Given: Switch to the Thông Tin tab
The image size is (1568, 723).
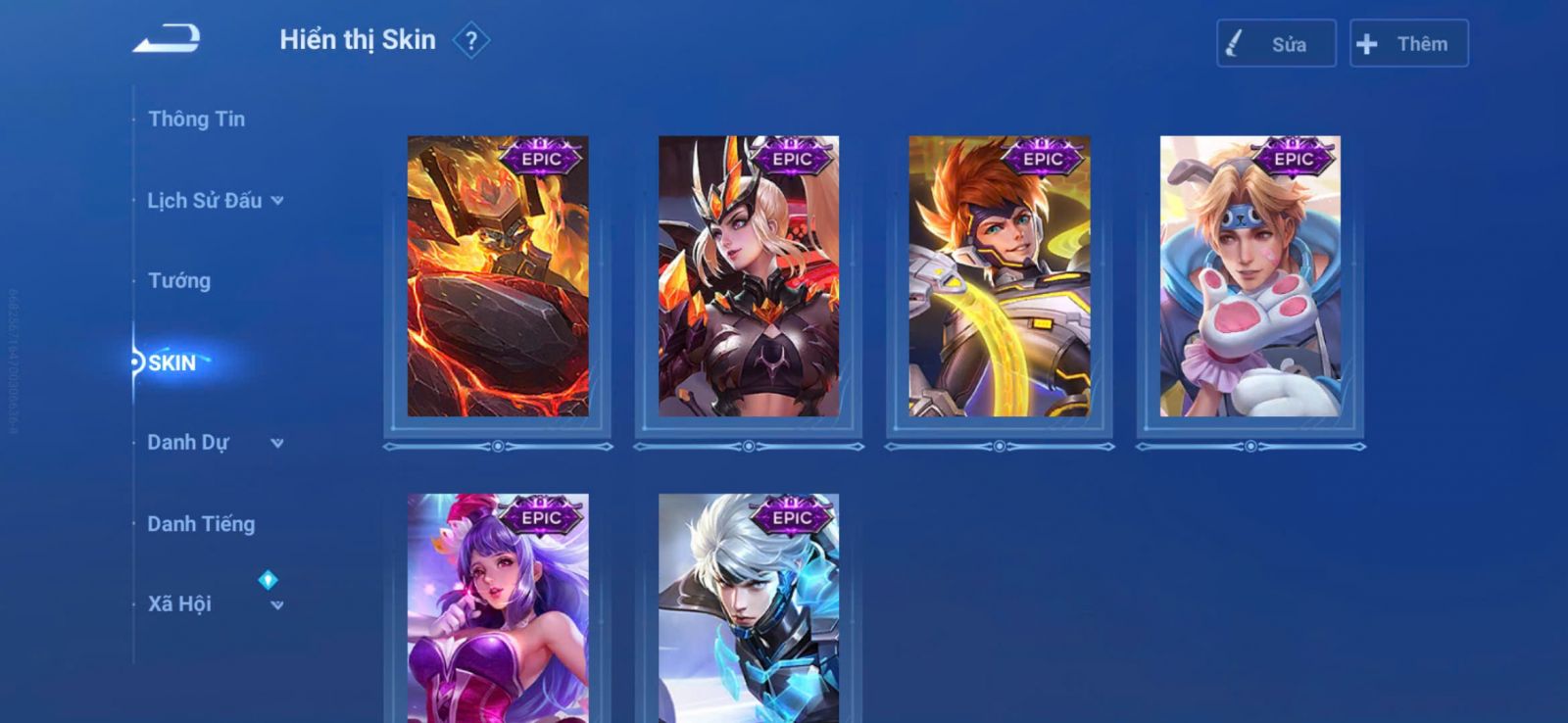Looking at the screenshot, I should [196, 120].
